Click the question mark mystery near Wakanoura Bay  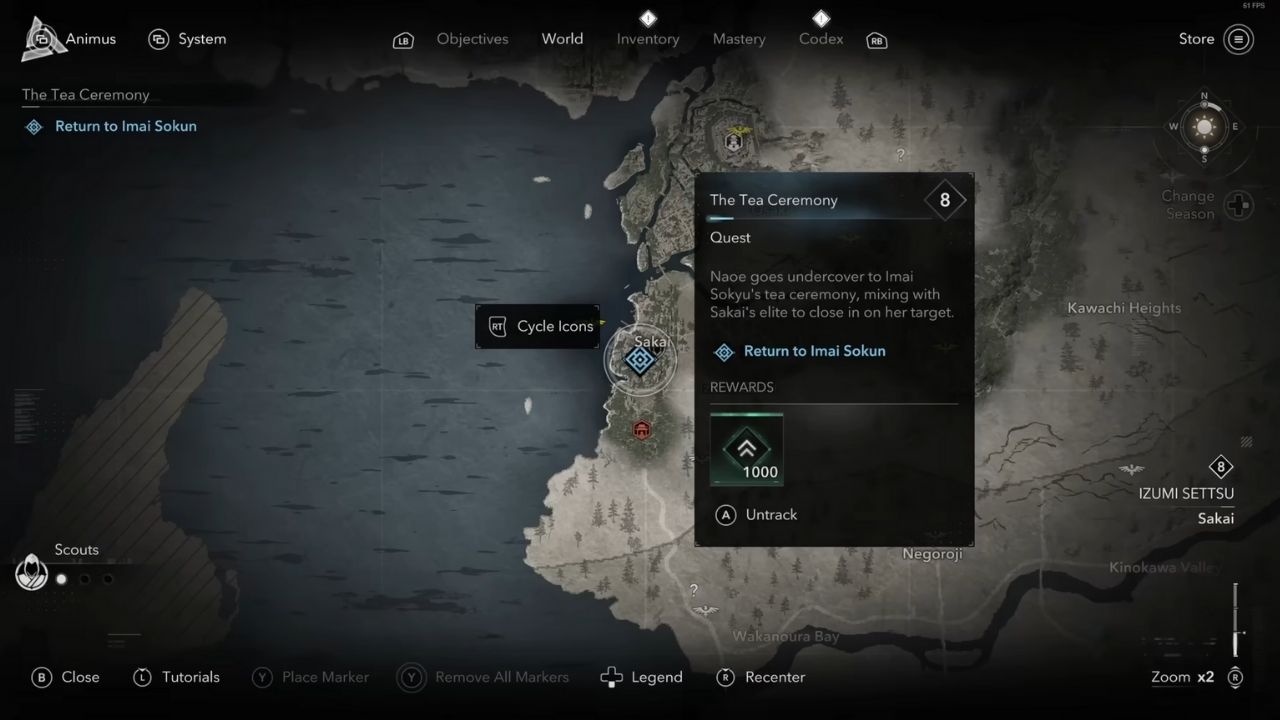click(x=694, y=591)
